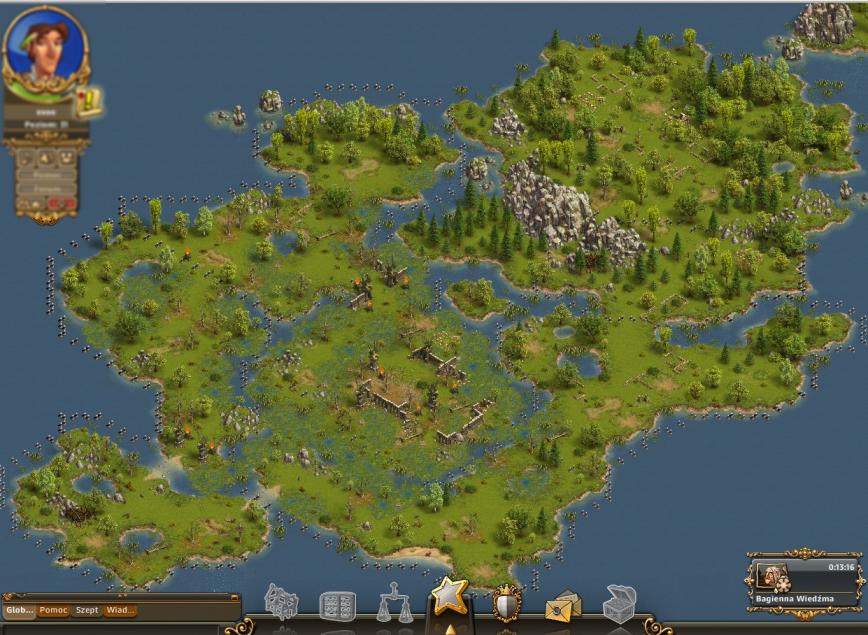Open the Pomoc chat tab
Screen dimensions: 868x635
[x=54, y=610]
